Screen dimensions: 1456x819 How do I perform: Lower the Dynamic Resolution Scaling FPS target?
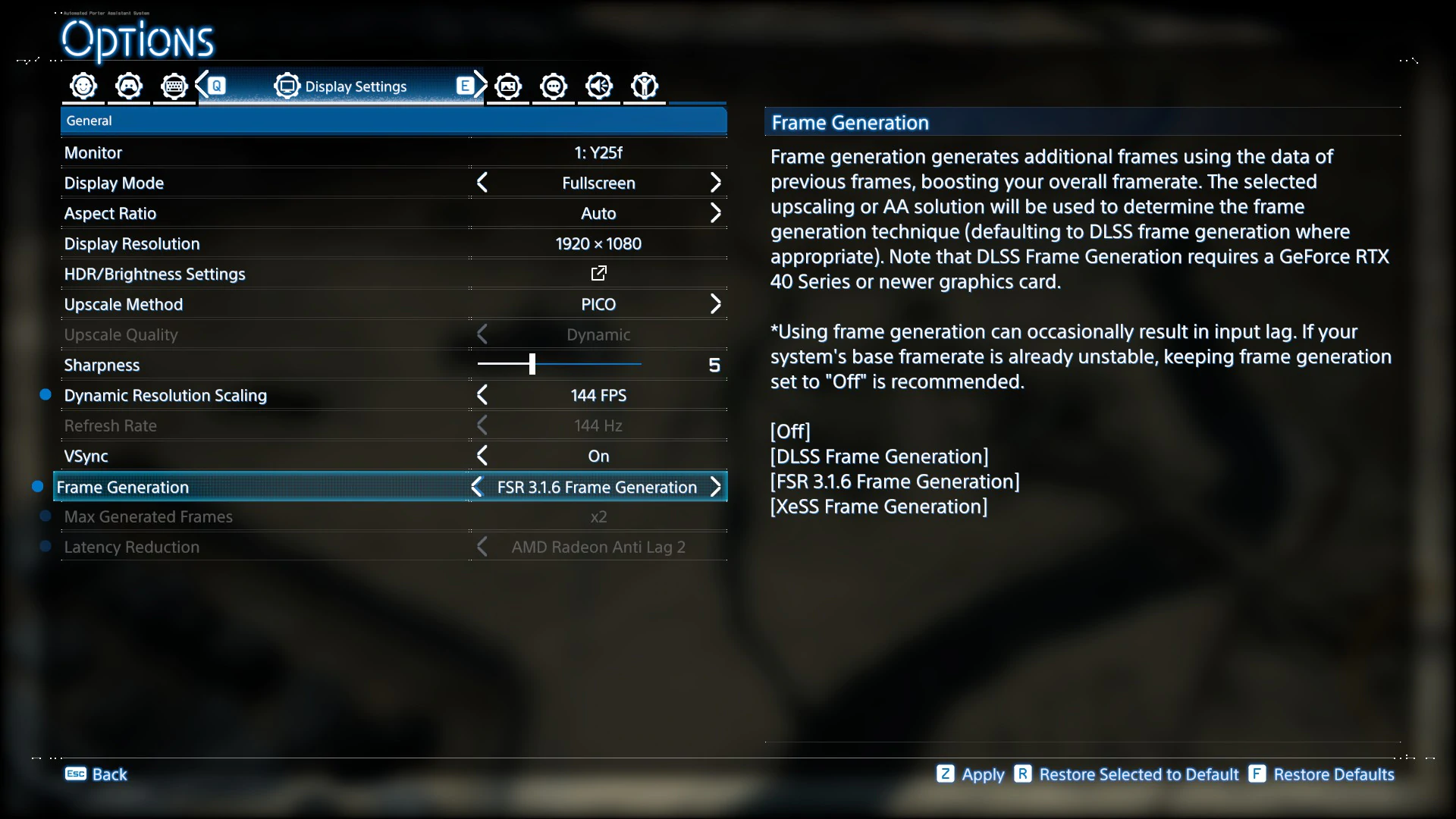[x=482, y=395]
